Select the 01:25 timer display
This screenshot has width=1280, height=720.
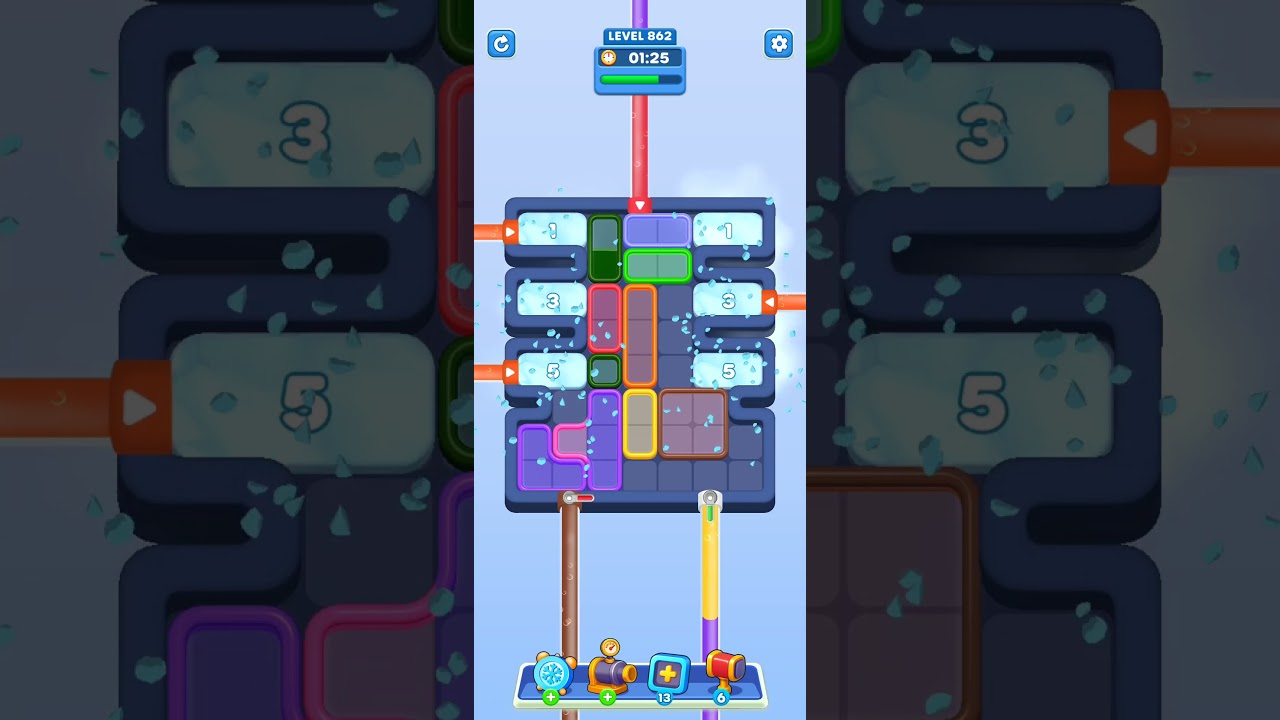point(652,58)
